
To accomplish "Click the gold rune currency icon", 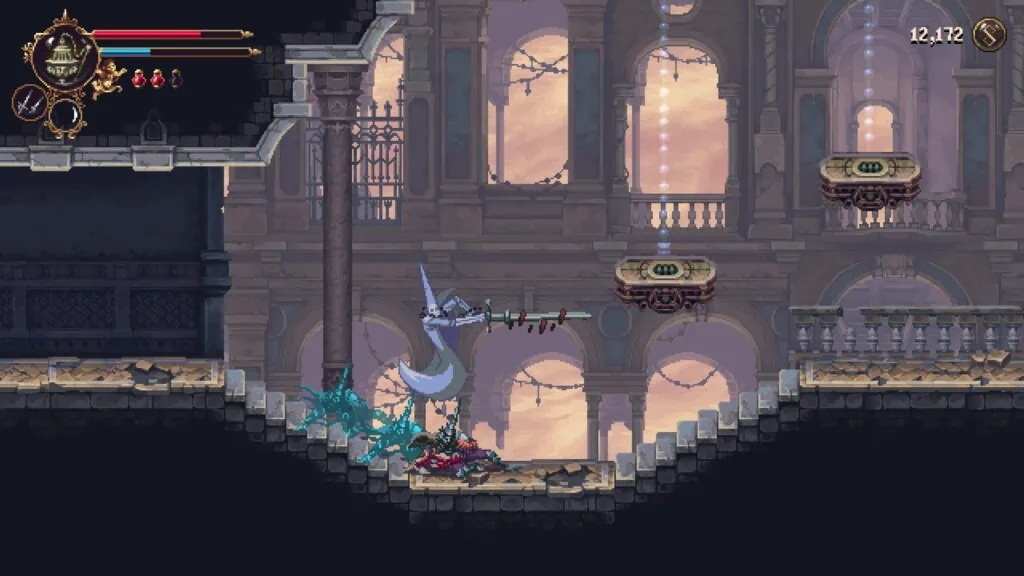I will [989, 35].
